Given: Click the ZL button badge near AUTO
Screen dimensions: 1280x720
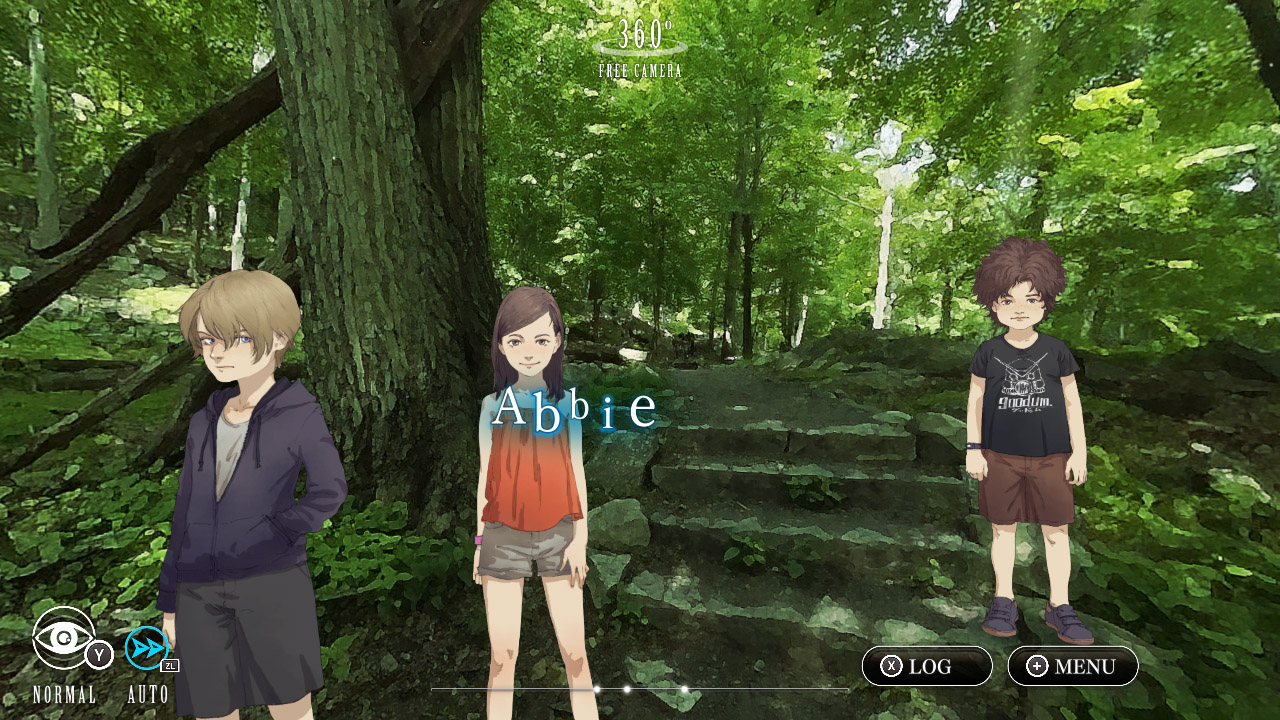Looking at the screenshot, I should (x=169, y=666).
